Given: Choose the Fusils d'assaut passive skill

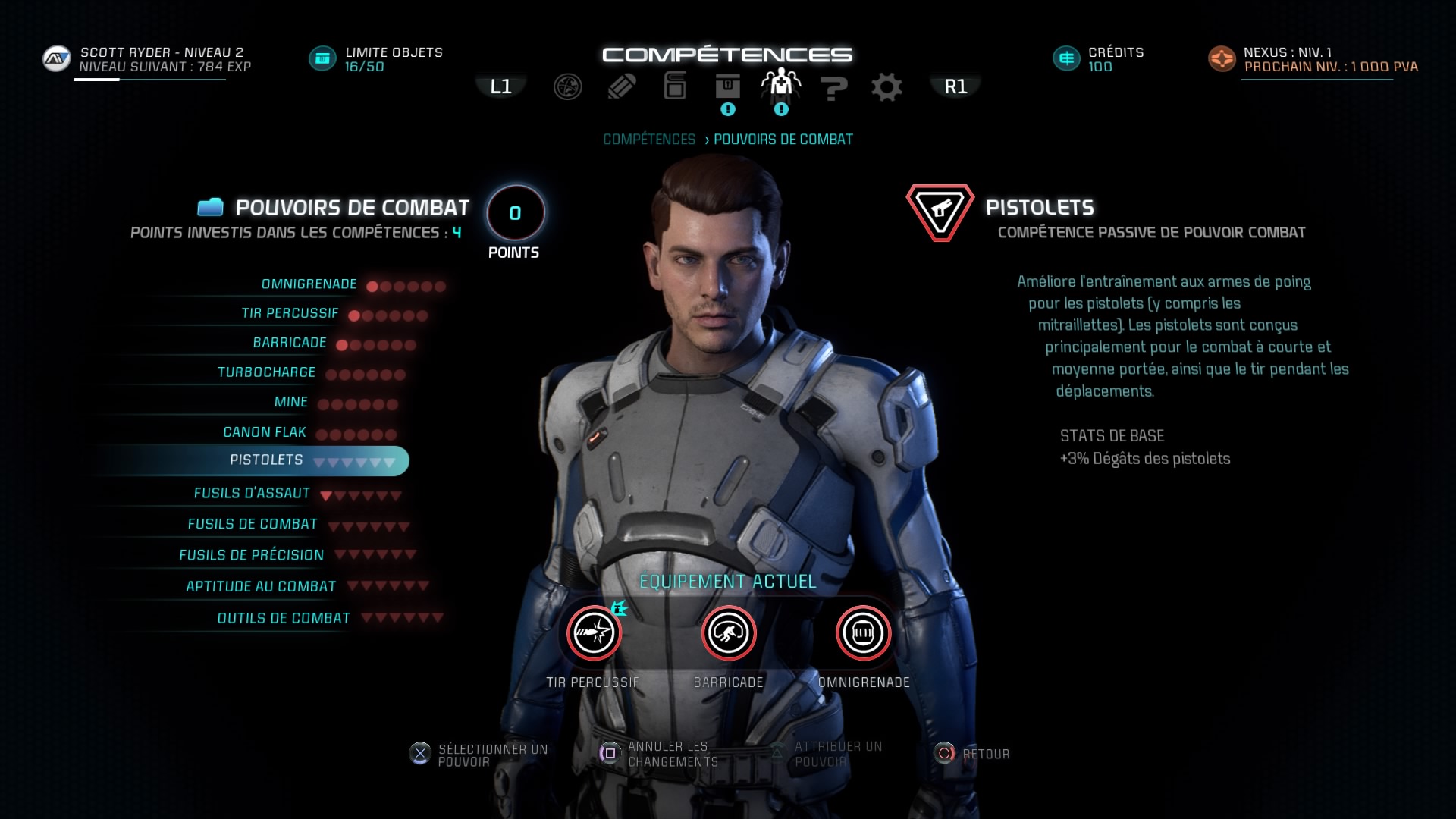Looking at the screenshot, I should [252, 494].
